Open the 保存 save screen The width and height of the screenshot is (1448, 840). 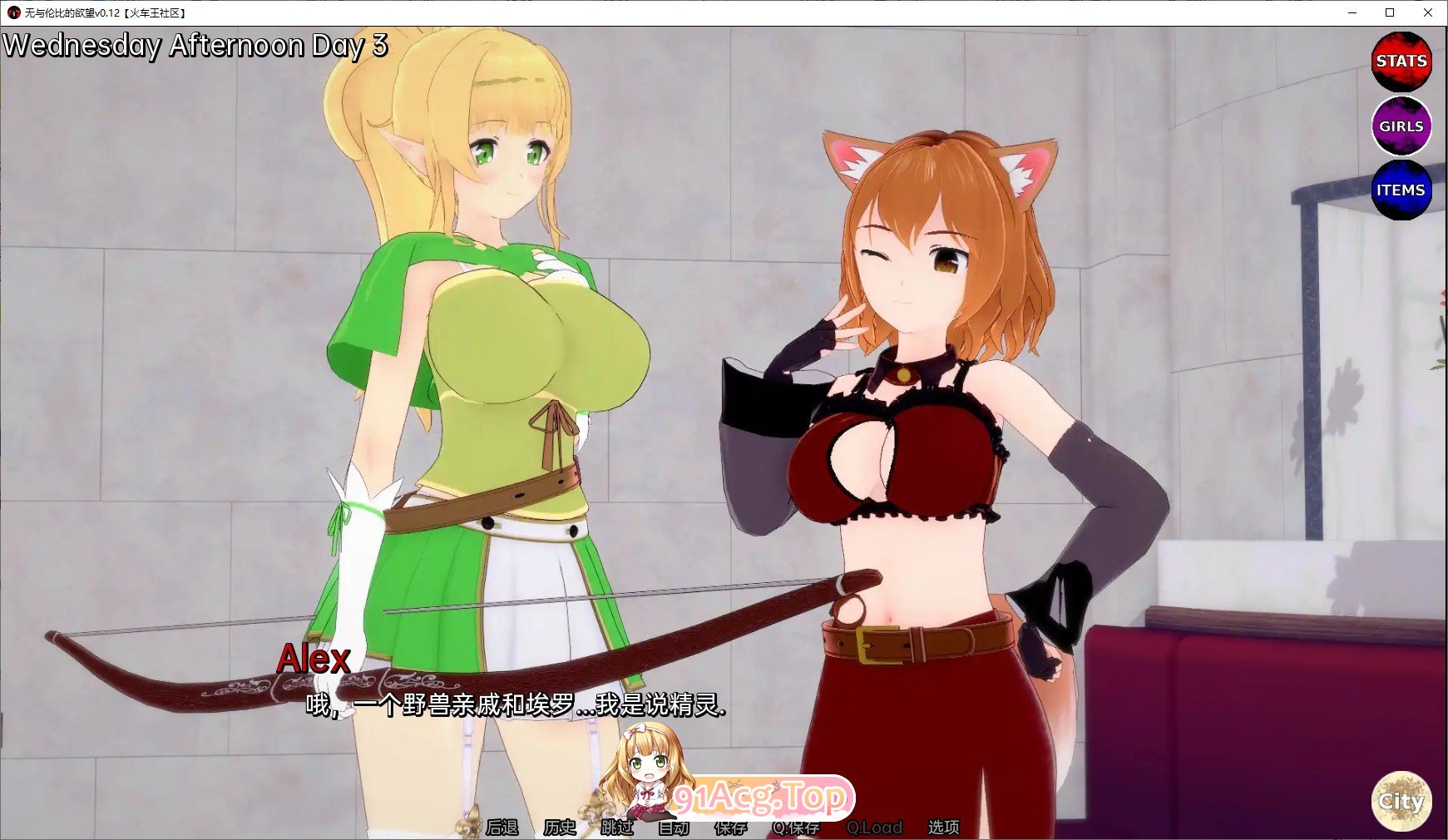pyautogui.click(x=731, y=828)
